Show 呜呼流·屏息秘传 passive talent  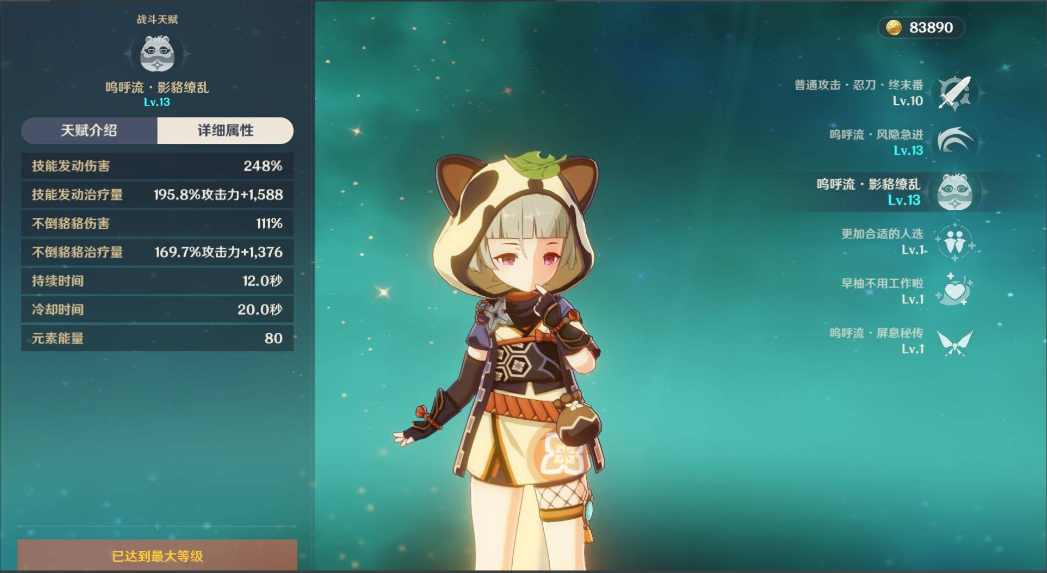pos(954,341)
